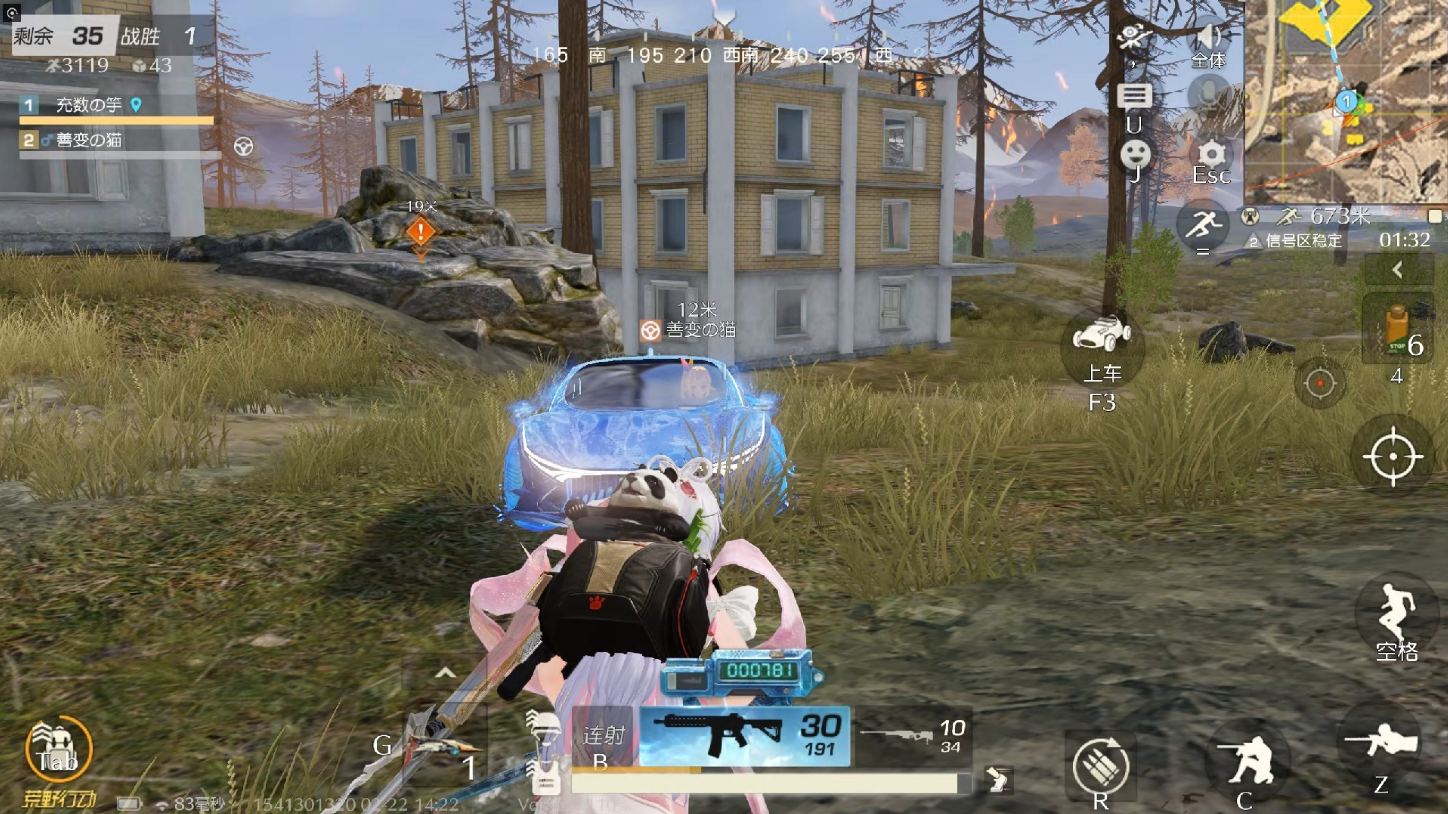Open the quick chat message icon
This screenshot has height=814, width=1448.
[x=1134, y=98]
